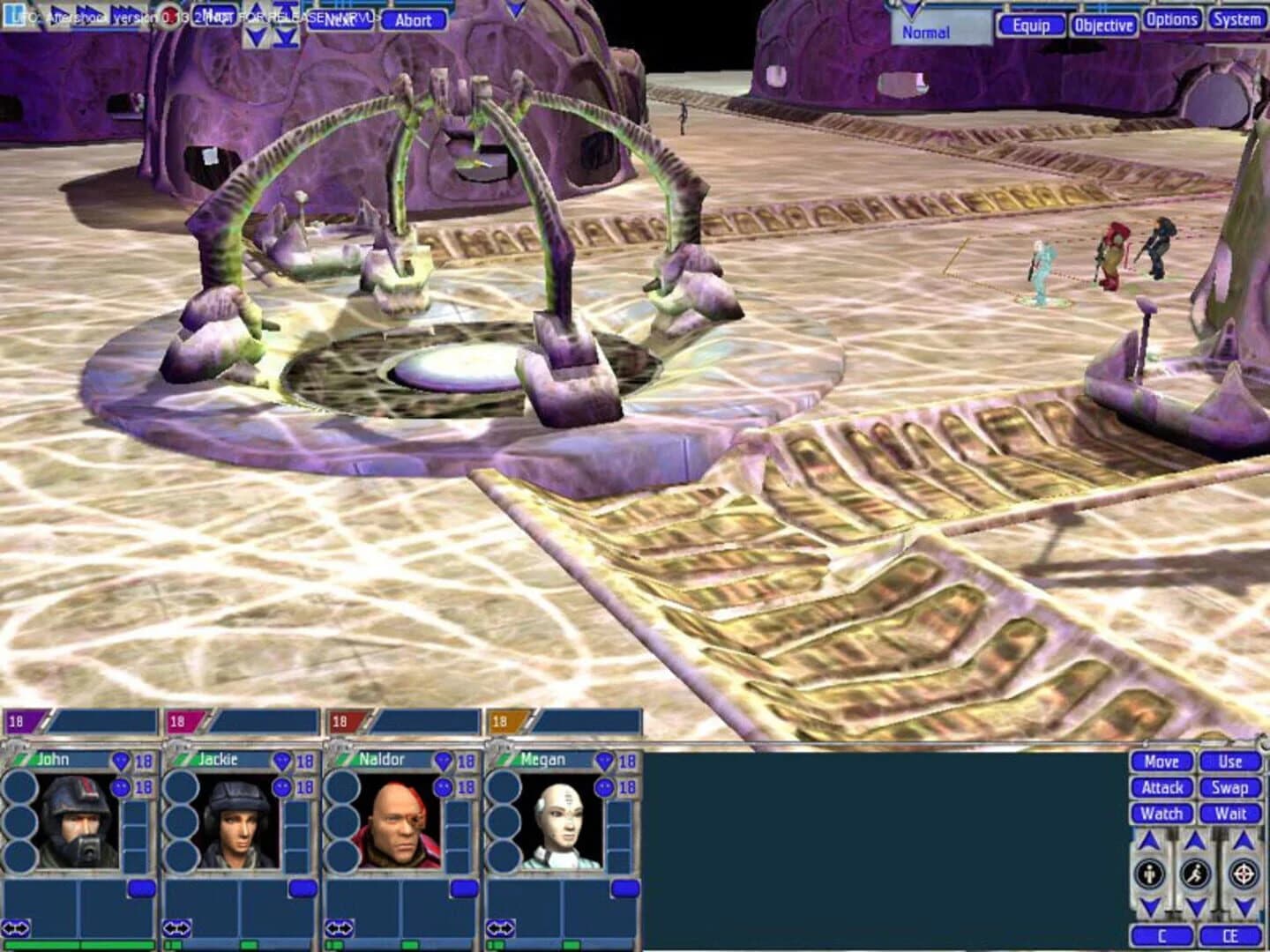Select the standing posture icon
The width and height of the screenshot is (1270, 952).
coord(1148,872)
